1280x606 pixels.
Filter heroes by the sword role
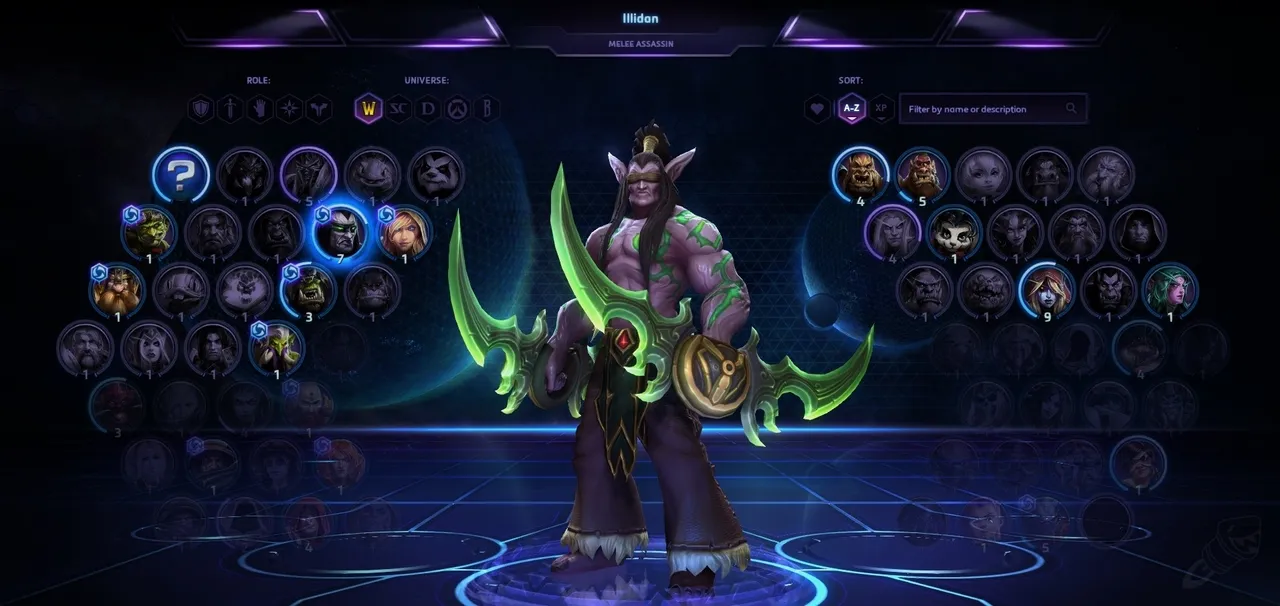tap(231, 108)
